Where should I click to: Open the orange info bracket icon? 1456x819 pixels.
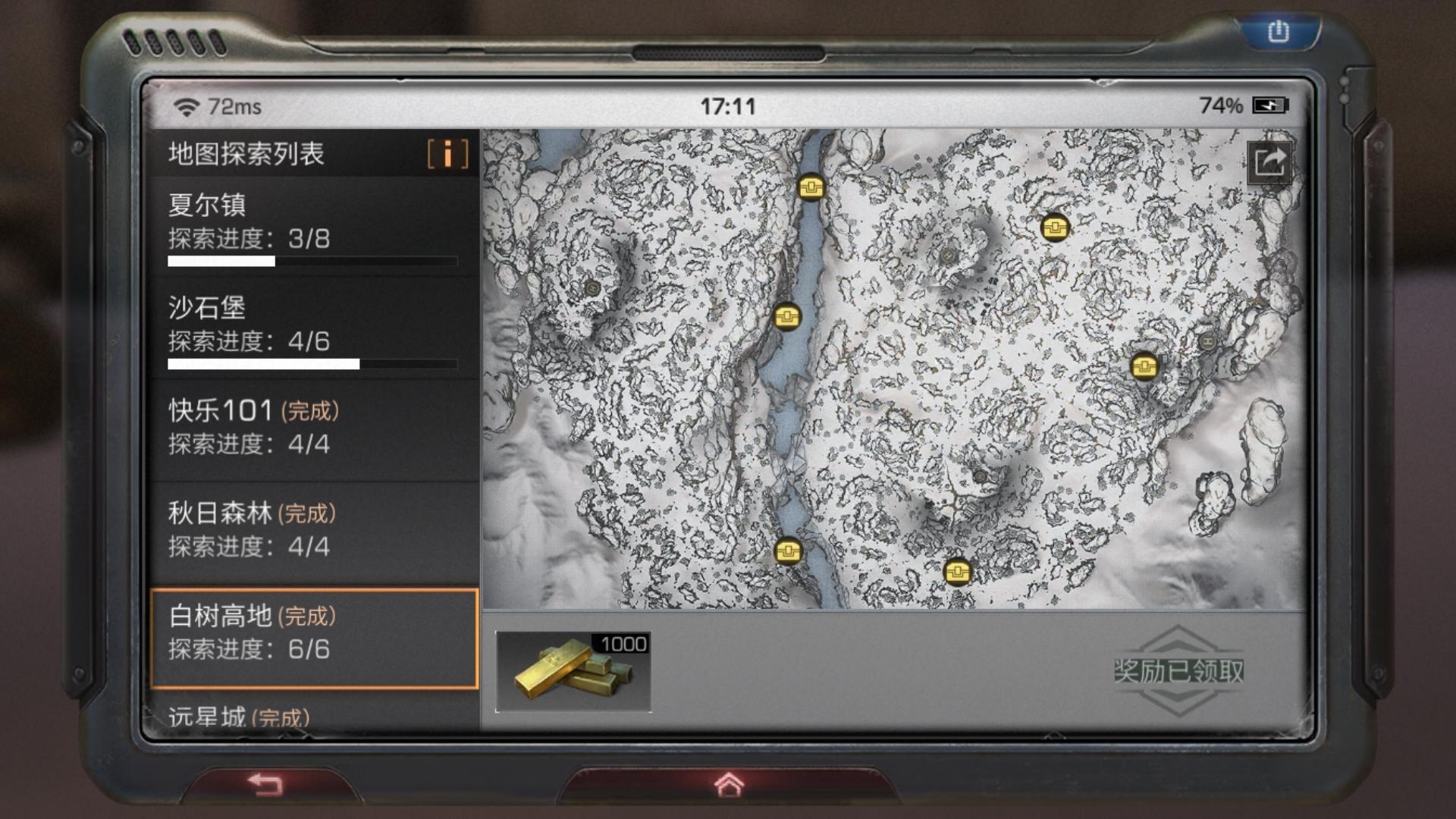coord(447,154)
